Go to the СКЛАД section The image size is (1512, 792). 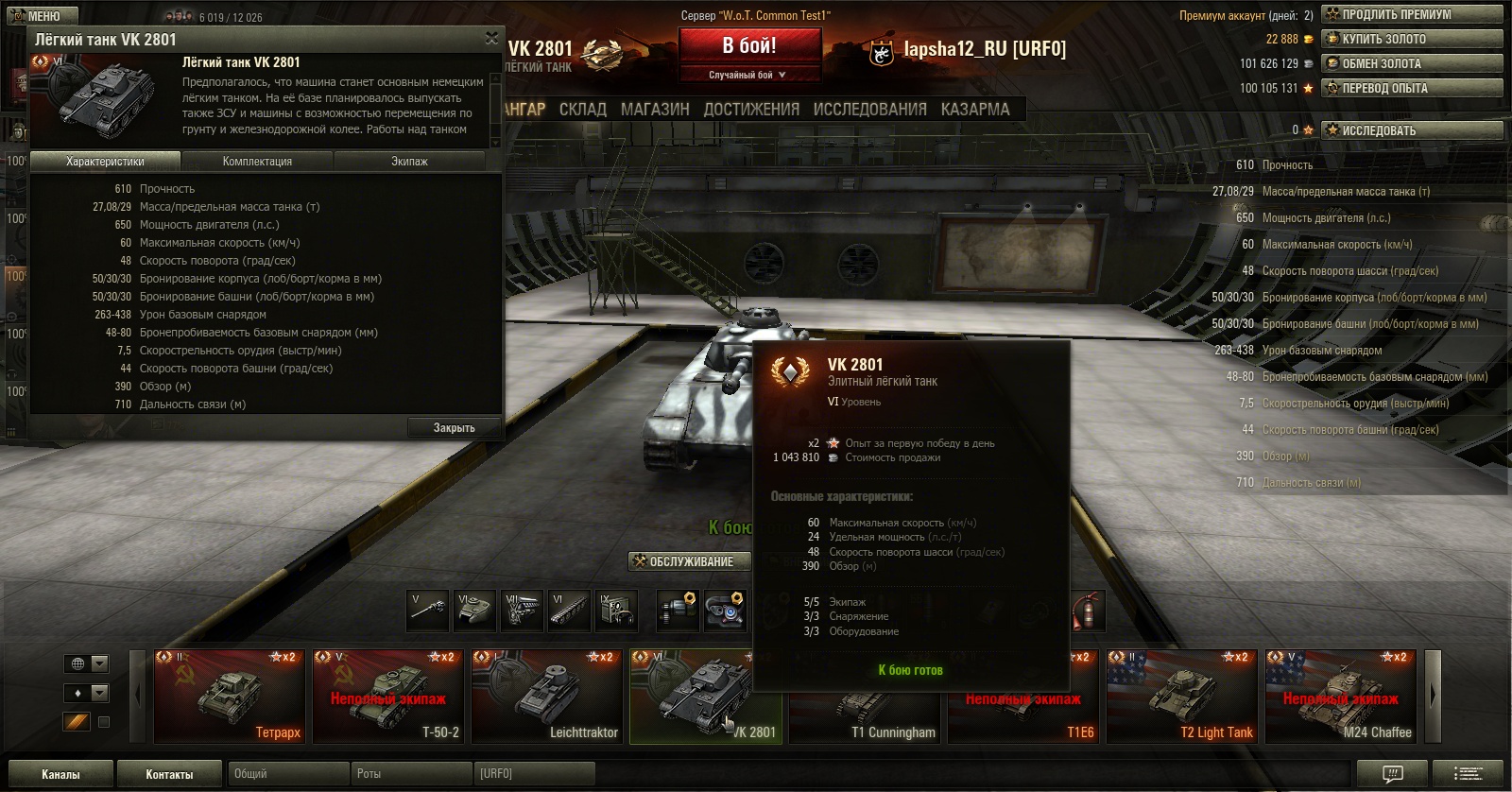click(x=582, y=110)
